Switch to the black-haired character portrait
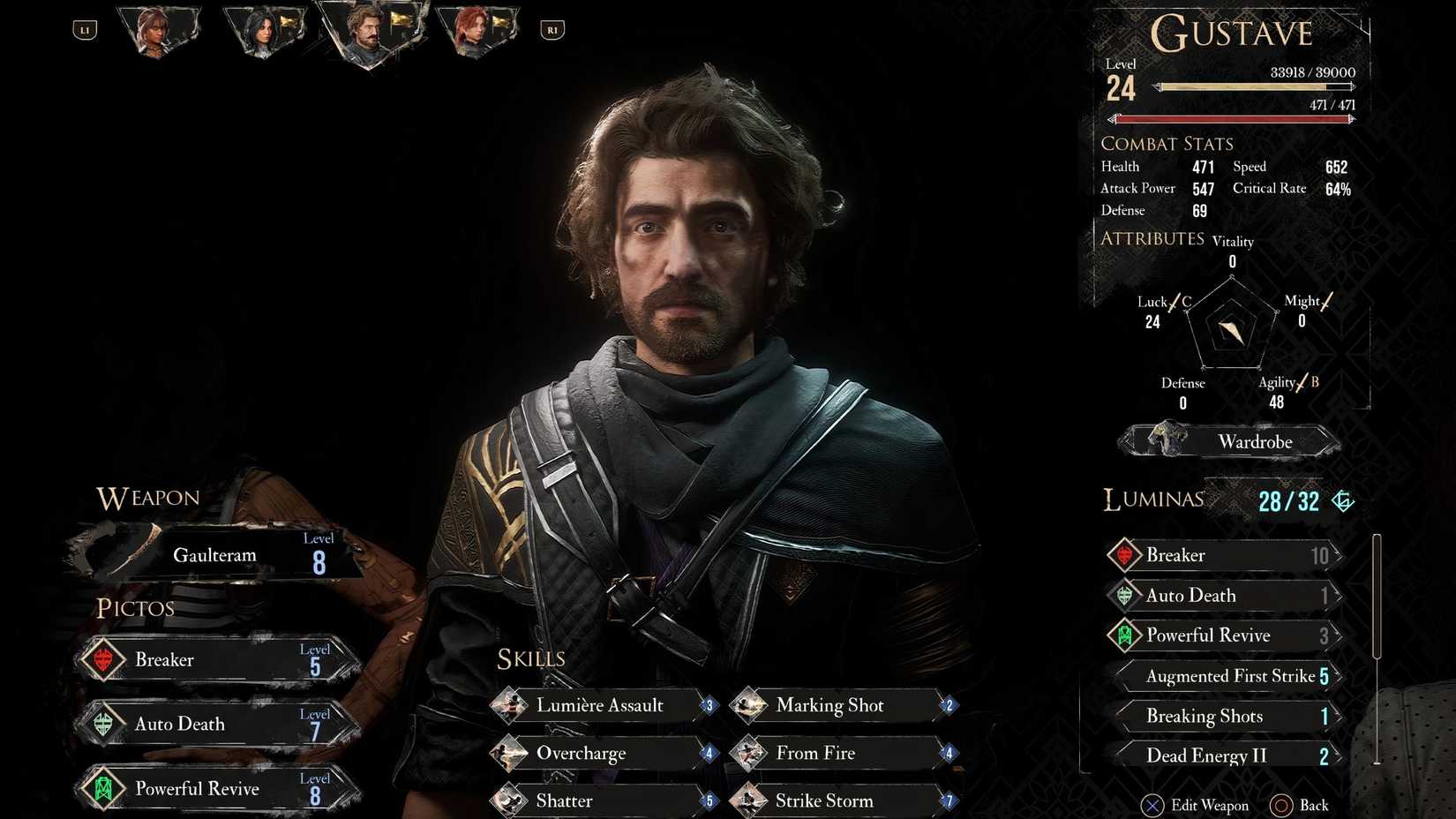This screenshot has width=1456, height=819. [x=262, y=33]
